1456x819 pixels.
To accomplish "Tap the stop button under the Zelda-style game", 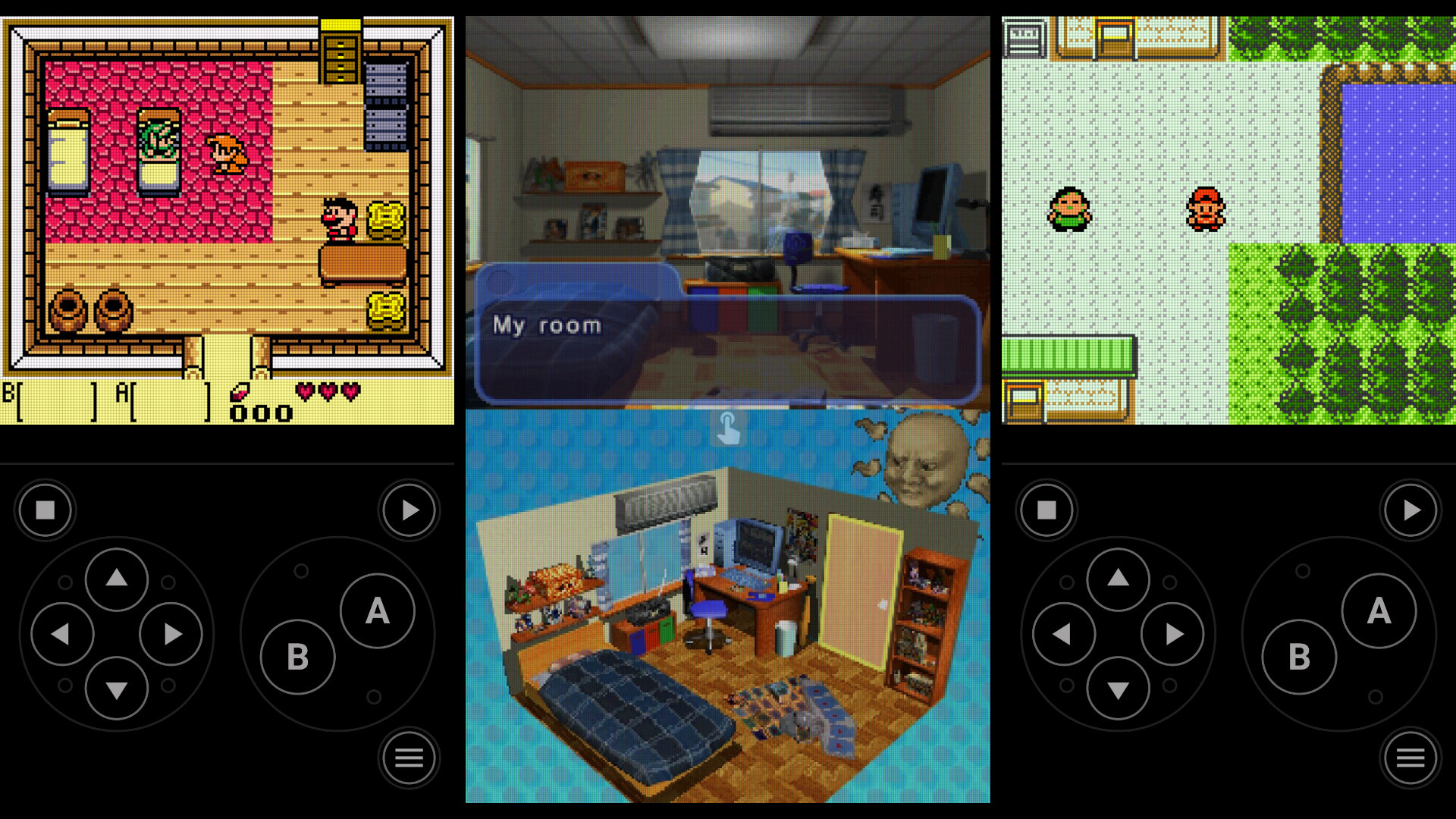I will tap(45, 510).
